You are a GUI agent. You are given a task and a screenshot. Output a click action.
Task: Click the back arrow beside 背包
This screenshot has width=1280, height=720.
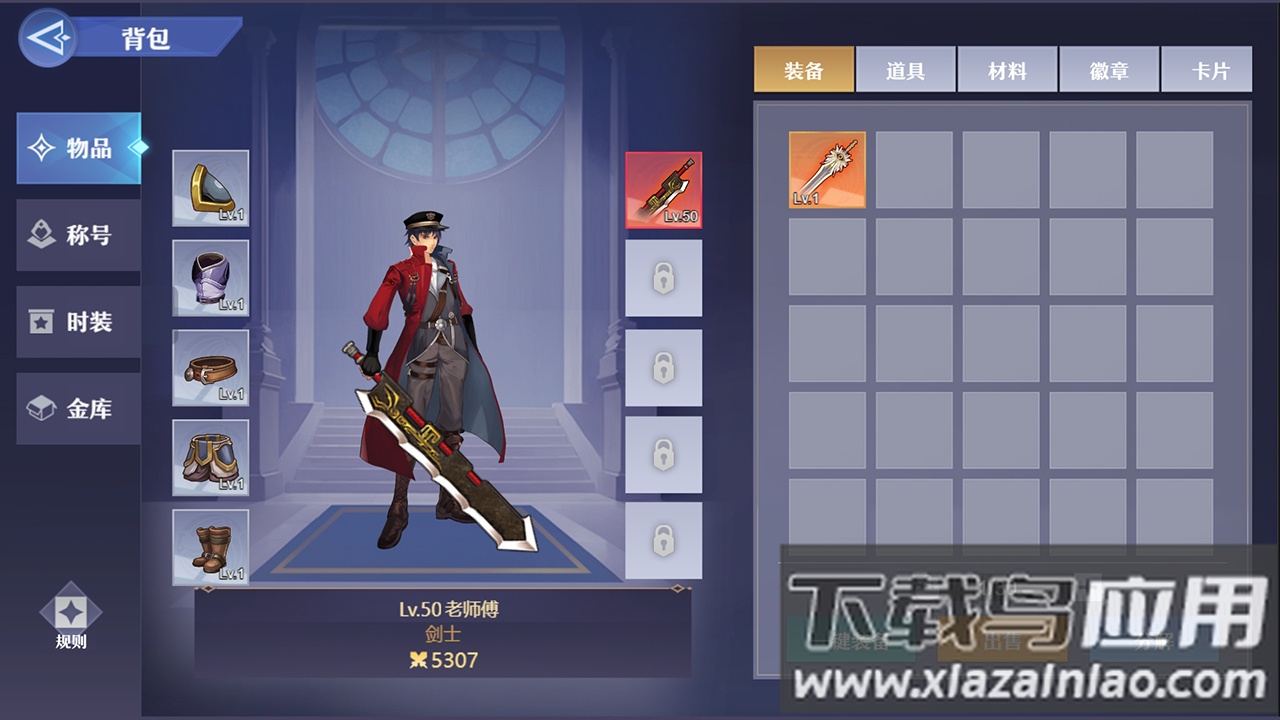[47, 38]
